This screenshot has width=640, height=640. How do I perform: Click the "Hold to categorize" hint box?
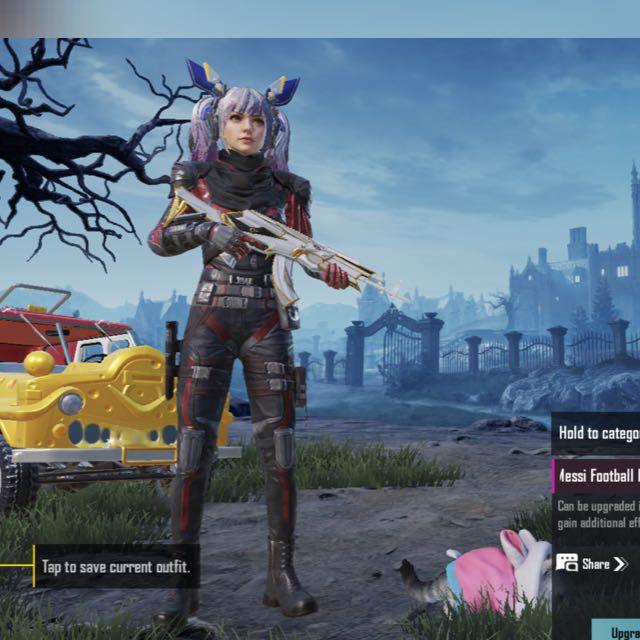click(x=597, y=433)
